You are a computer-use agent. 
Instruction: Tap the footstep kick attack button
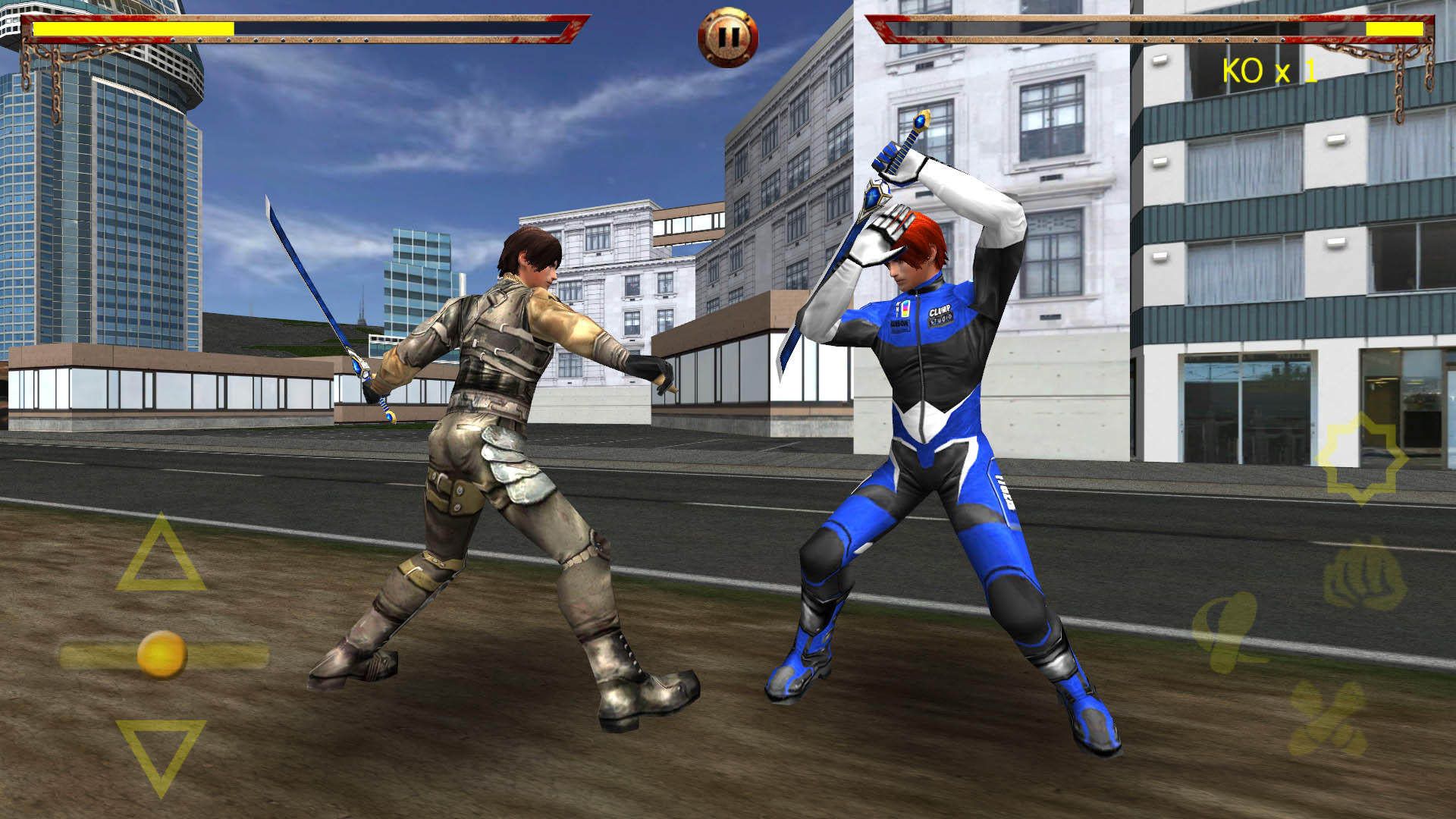1327,717
